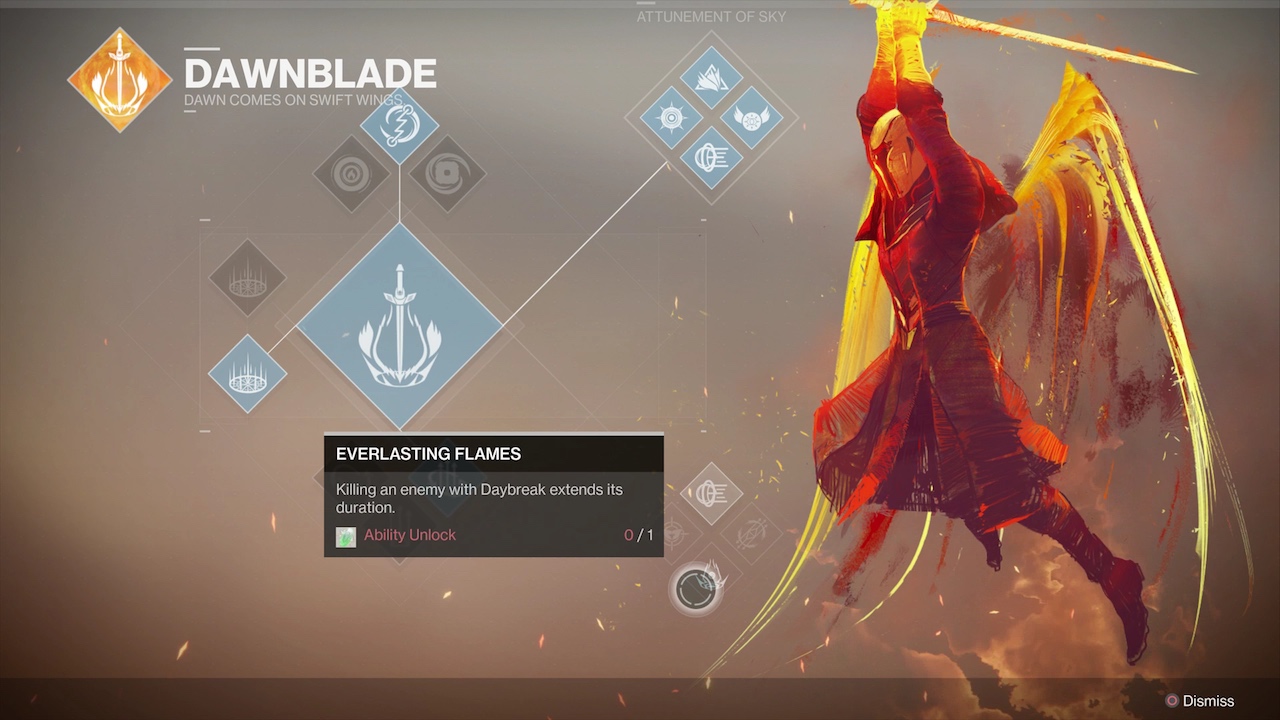Select the flaming wings triangle Attunement of Sky node
The width and height of the screenshot is (1280, 720).
[x=711, y=78]
